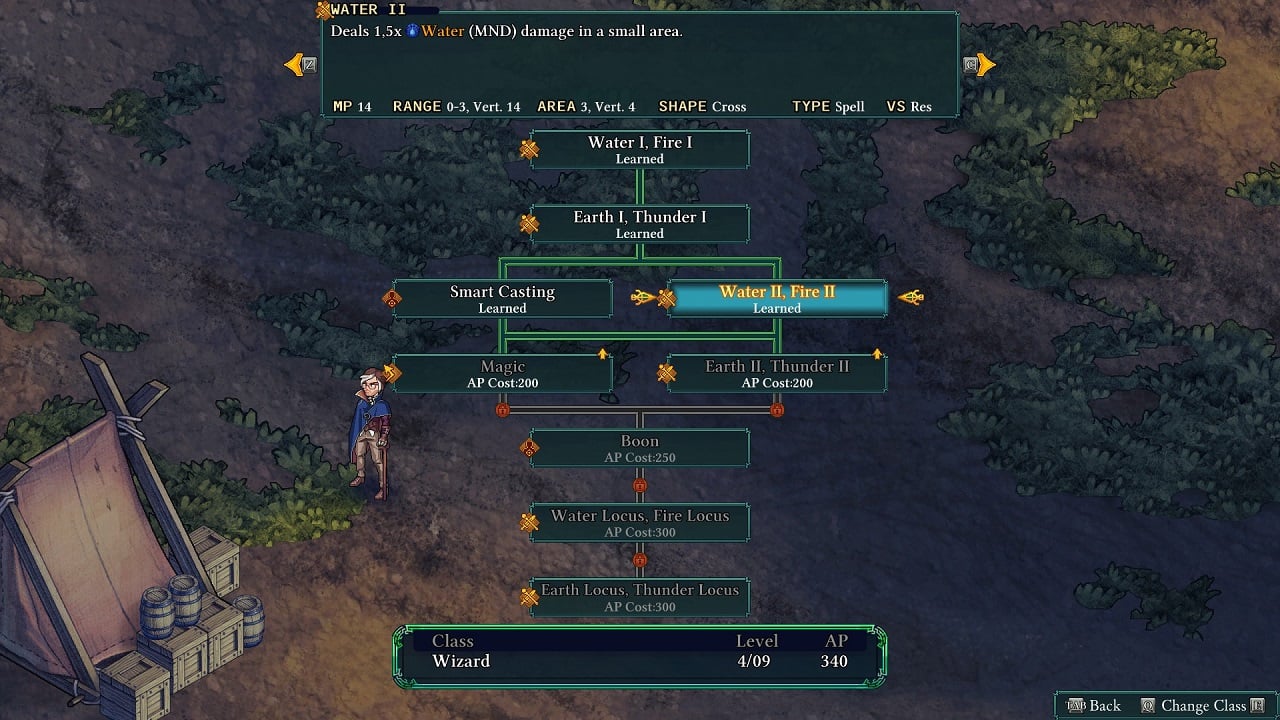The width and height of the screenshot is (1280, 720).
Task: Select Earth Locus, Thunder Locus node
Action: [x=640, y=597]
